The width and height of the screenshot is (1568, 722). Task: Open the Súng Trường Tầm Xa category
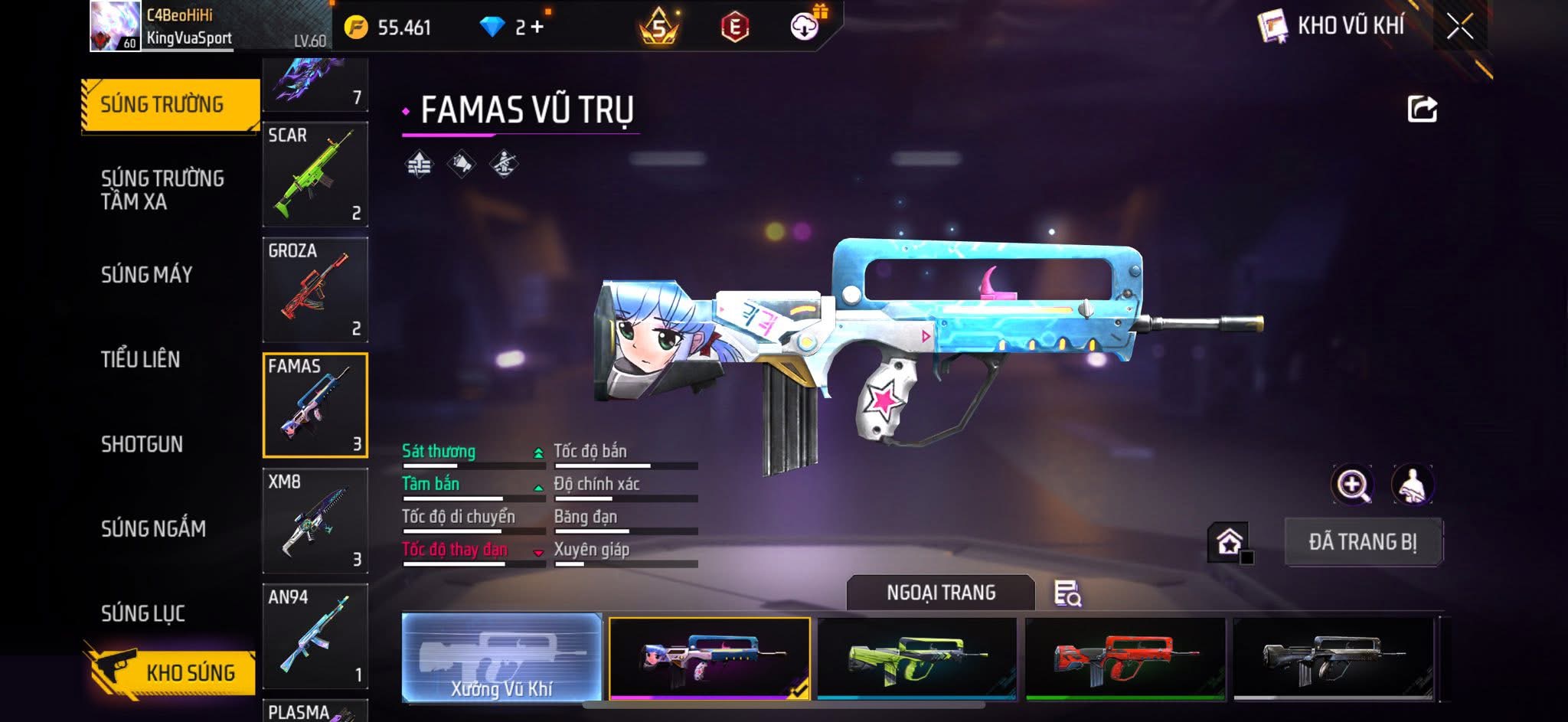pyautogui.click(x=162, y=190)
